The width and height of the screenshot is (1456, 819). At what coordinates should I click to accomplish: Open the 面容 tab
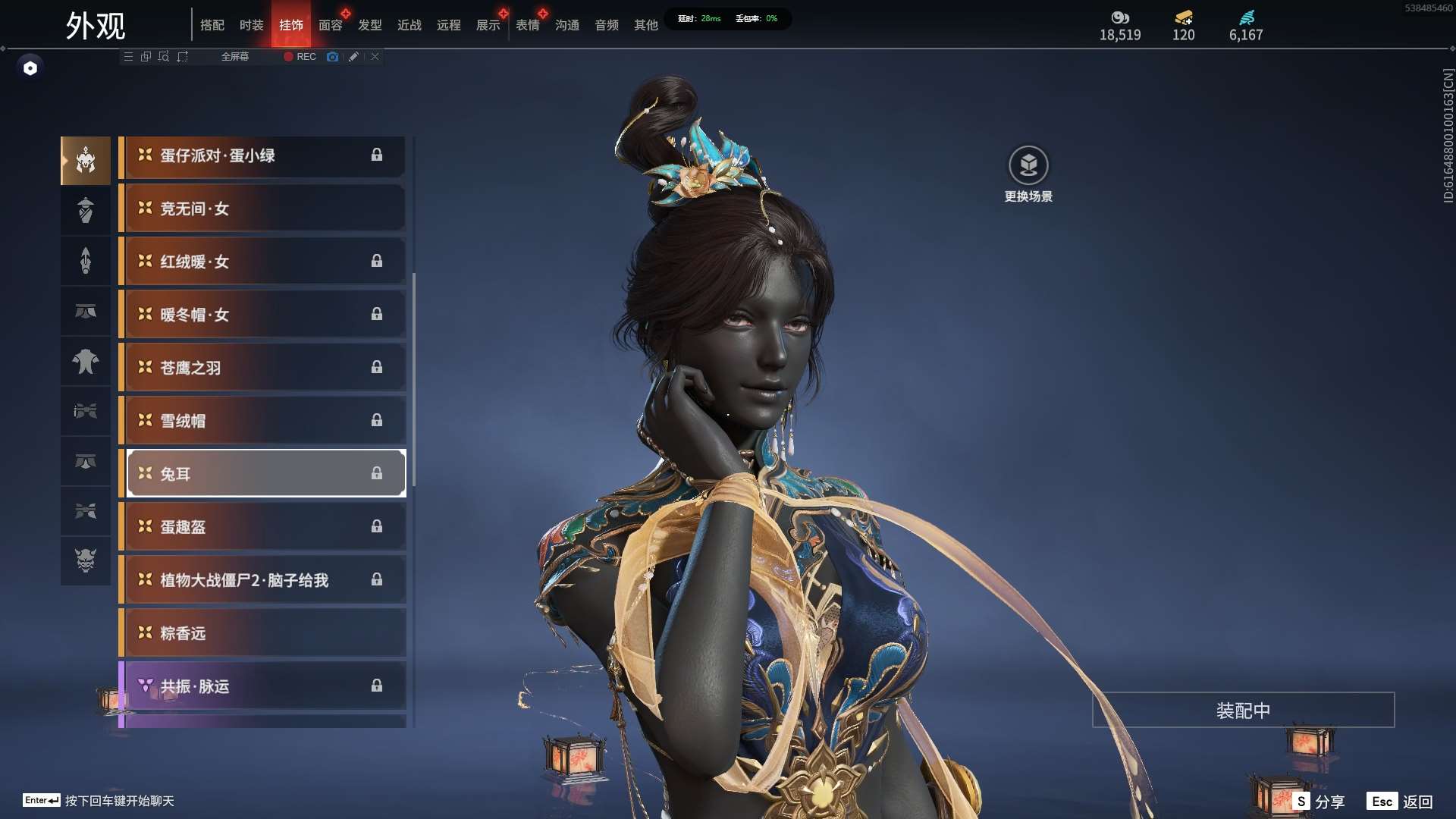tap(330, 25)
